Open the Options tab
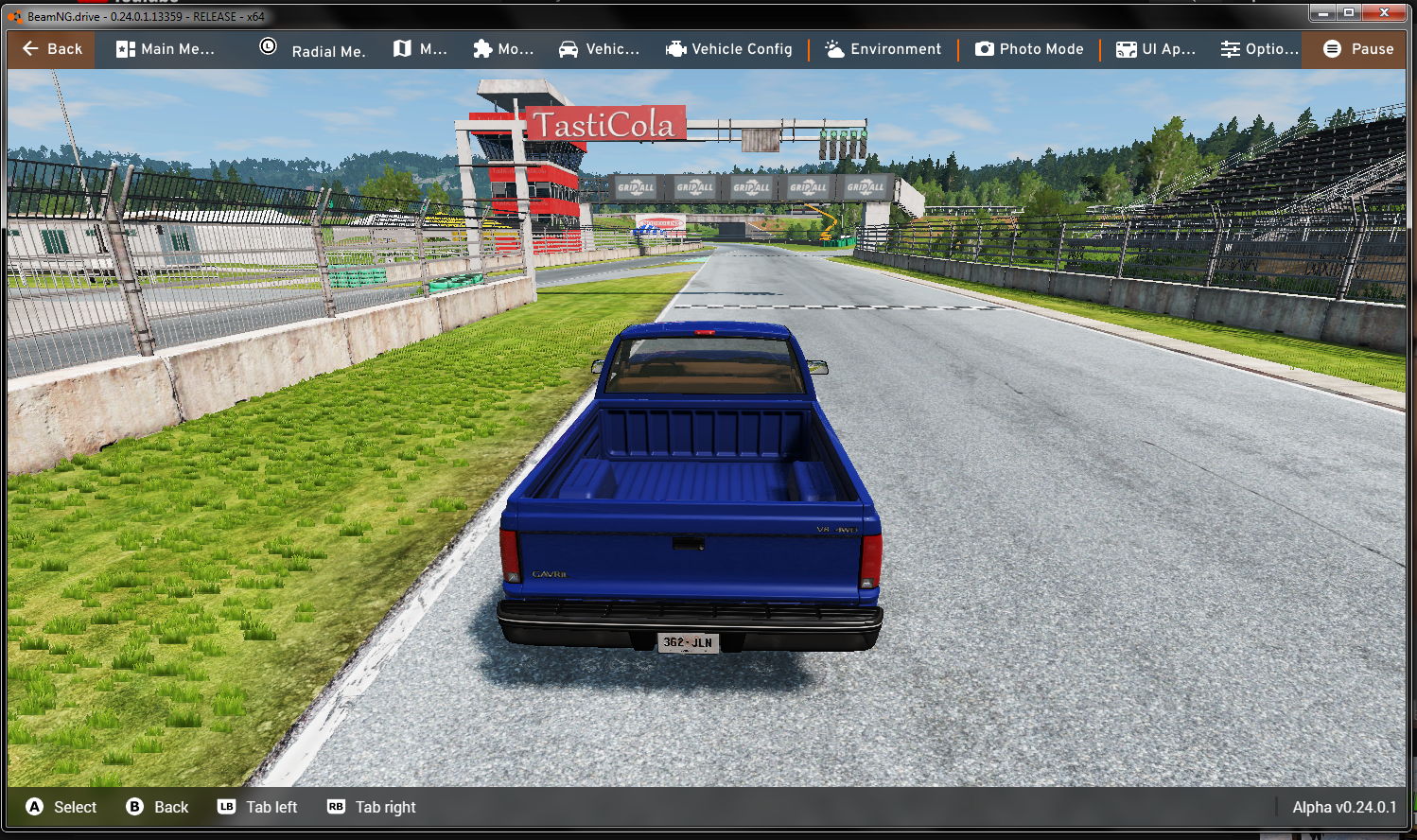Screen dimensions: 1417x840 pos(1259,49)
